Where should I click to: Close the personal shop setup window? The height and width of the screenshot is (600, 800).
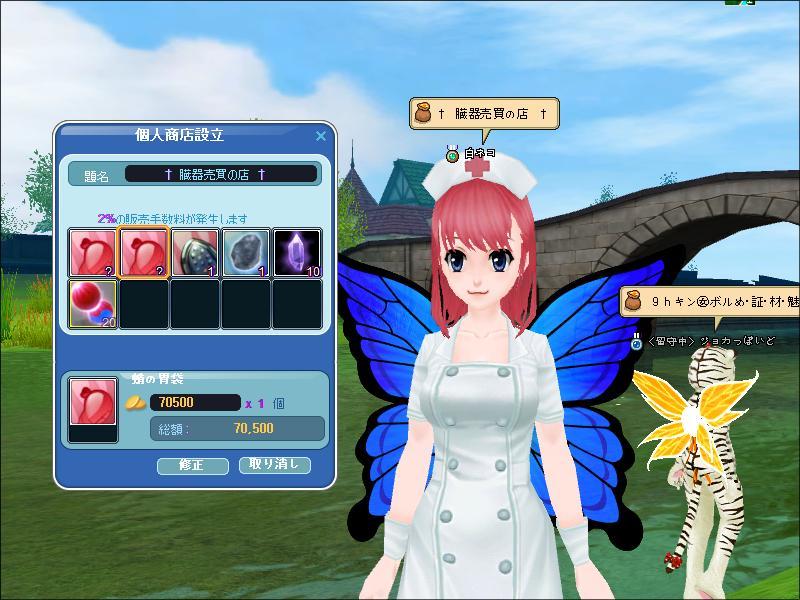point(321,135)
